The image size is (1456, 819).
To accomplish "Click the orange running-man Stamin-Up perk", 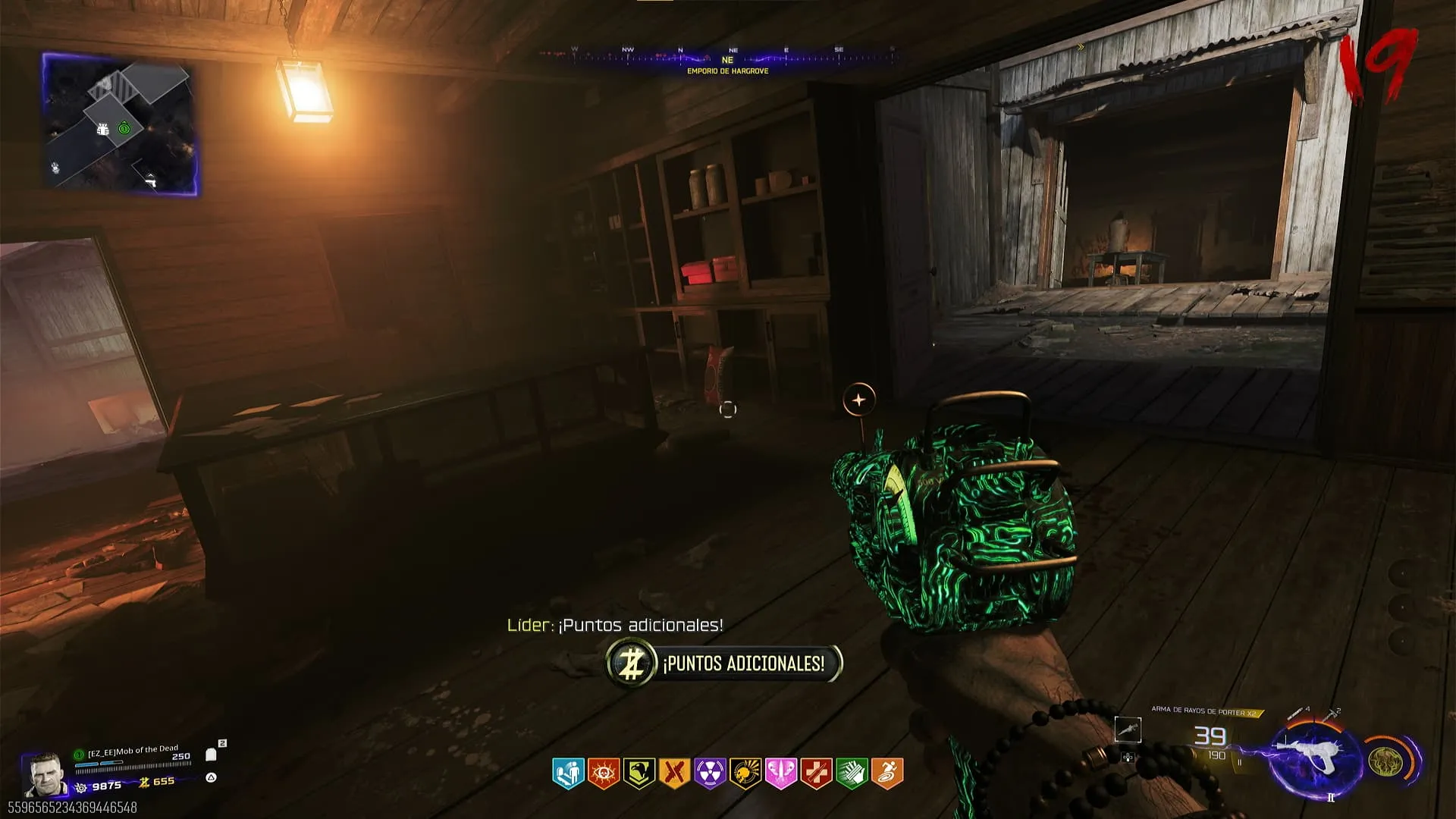I will click(887, 773).
